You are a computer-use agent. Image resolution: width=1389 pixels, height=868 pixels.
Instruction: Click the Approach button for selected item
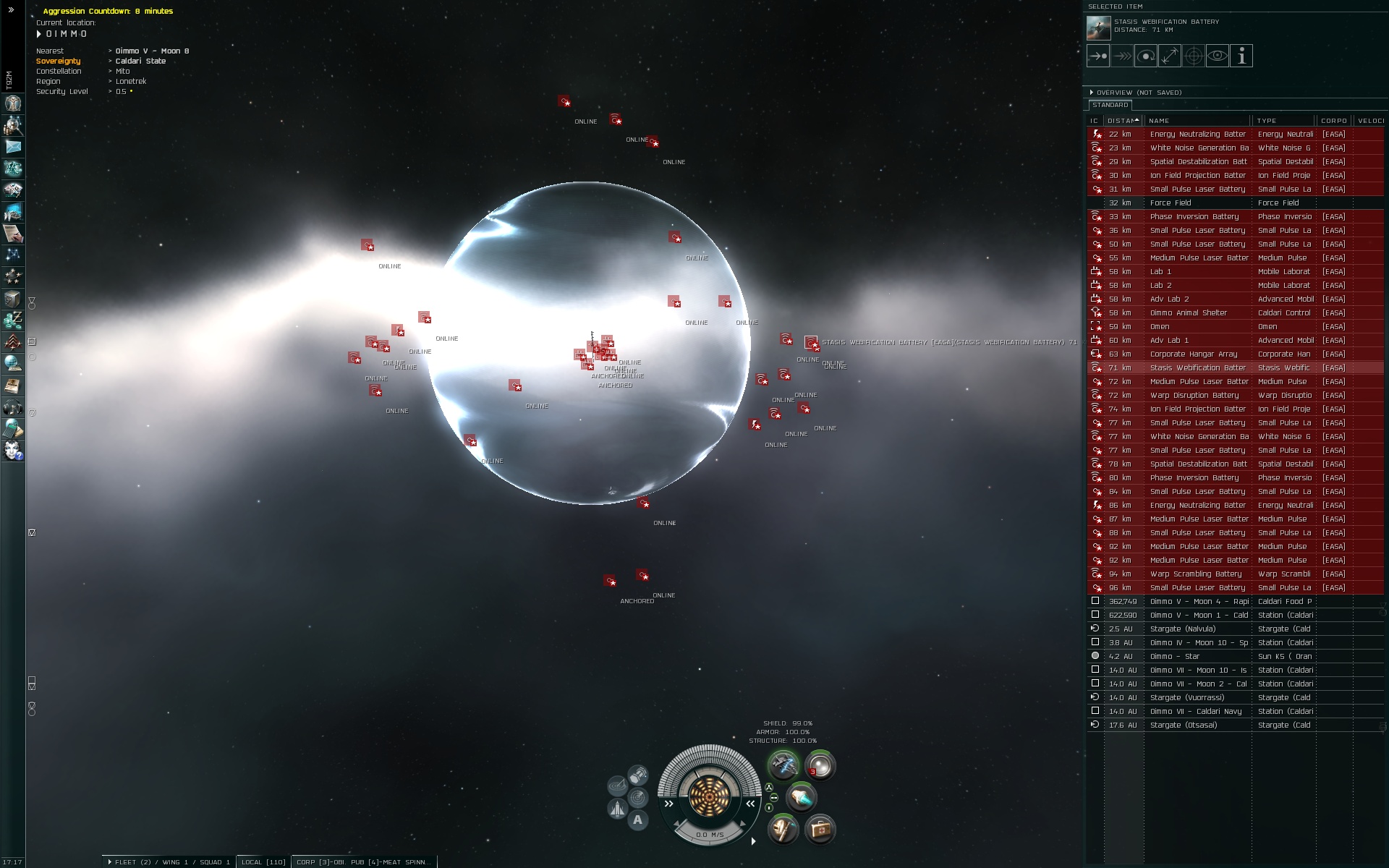pos(1097,56)
